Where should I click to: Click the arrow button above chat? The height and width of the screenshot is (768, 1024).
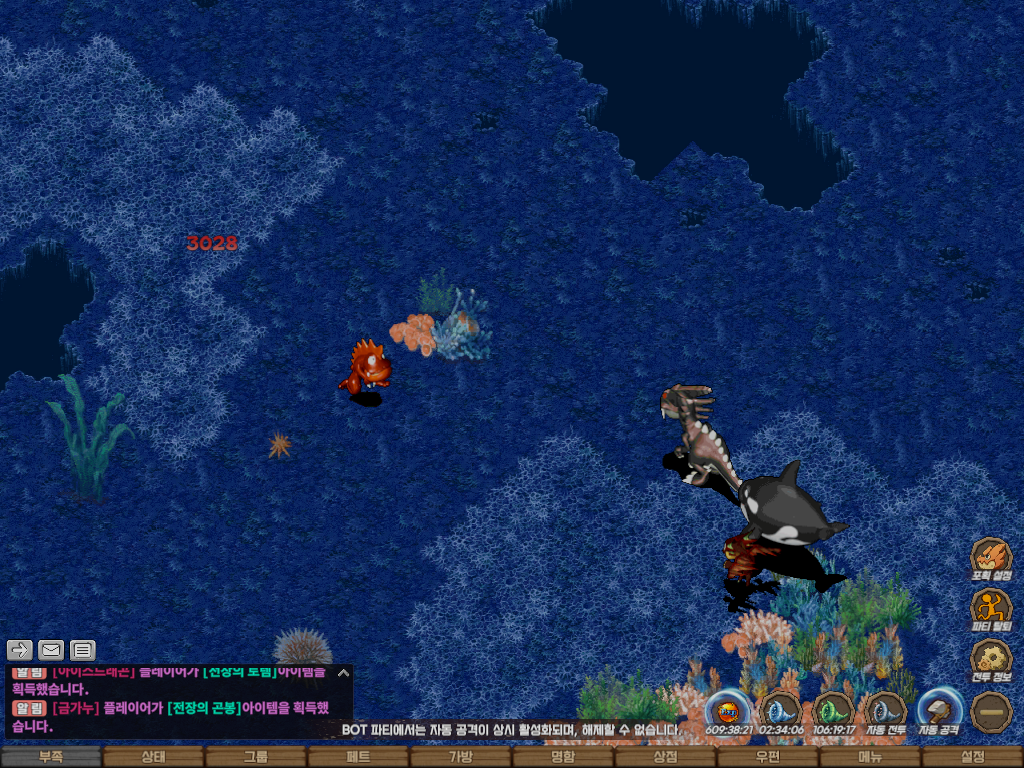(20, 650)
